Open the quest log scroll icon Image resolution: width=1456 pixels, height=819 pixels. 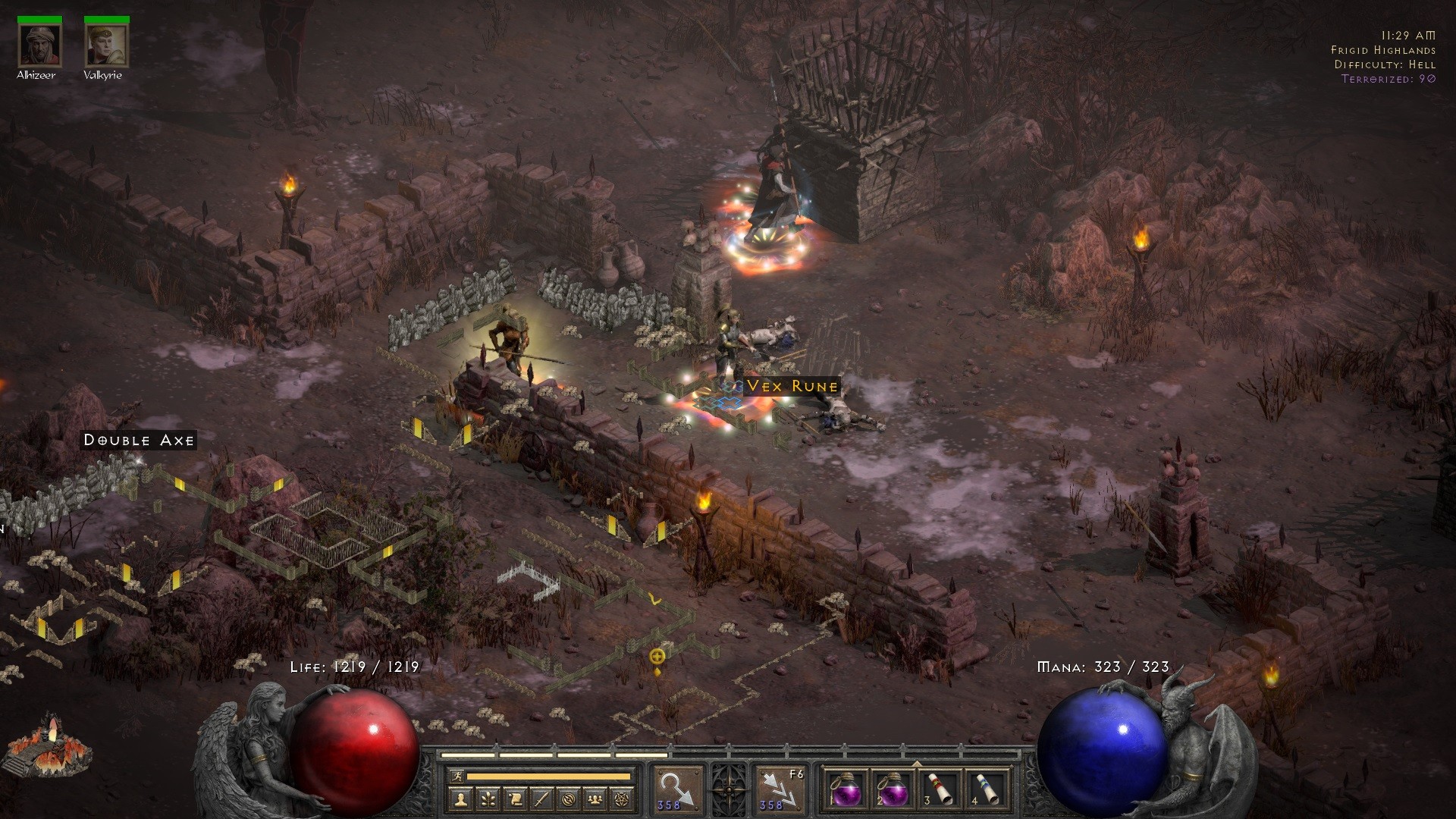[x=516, y=799]
